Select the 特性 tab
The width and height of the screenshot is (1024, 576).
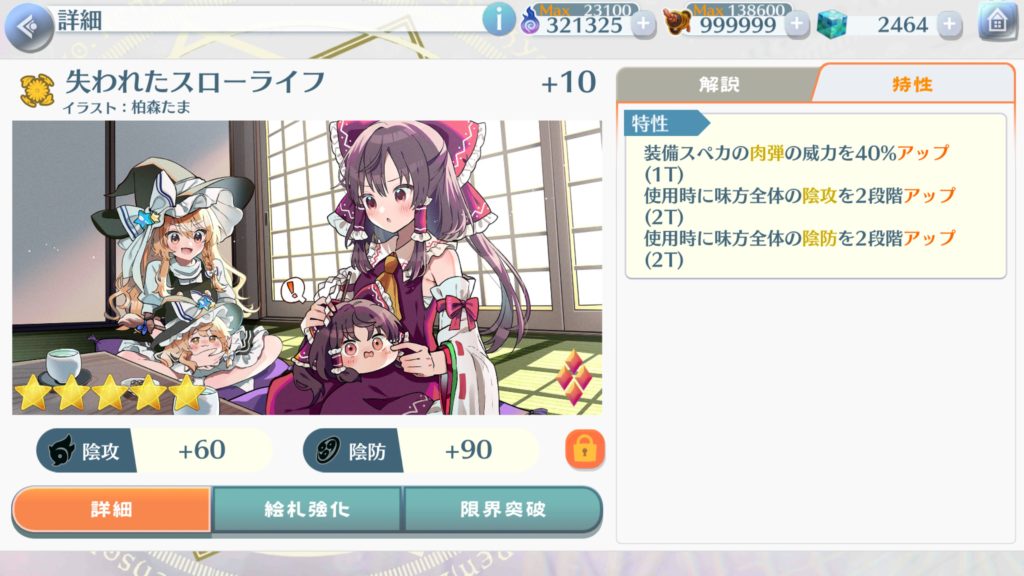pyautogui.click(x=912, y=84)
